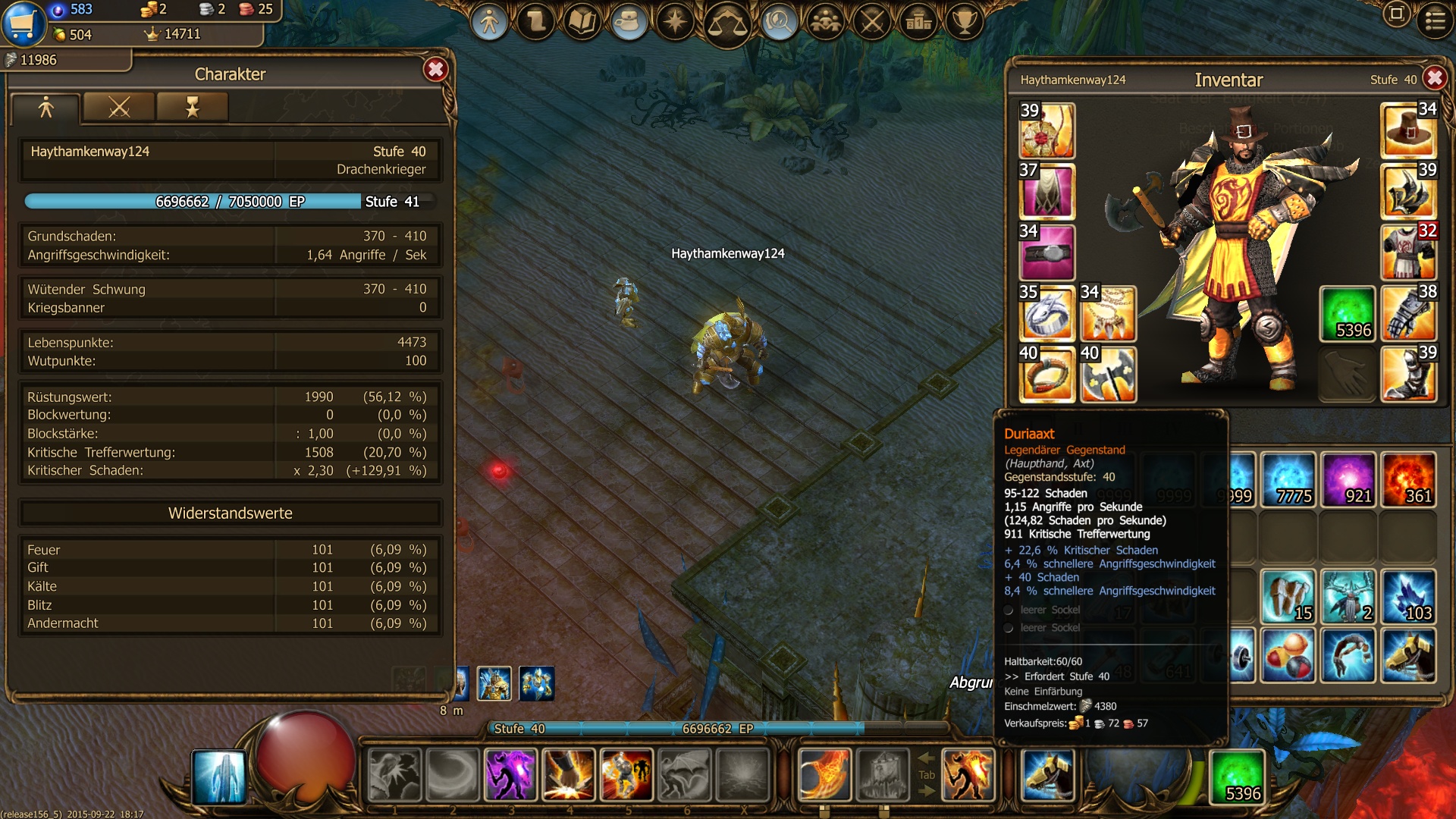
Task: Open the trophy achievements toolbar icon
Action: pos(964,23)
